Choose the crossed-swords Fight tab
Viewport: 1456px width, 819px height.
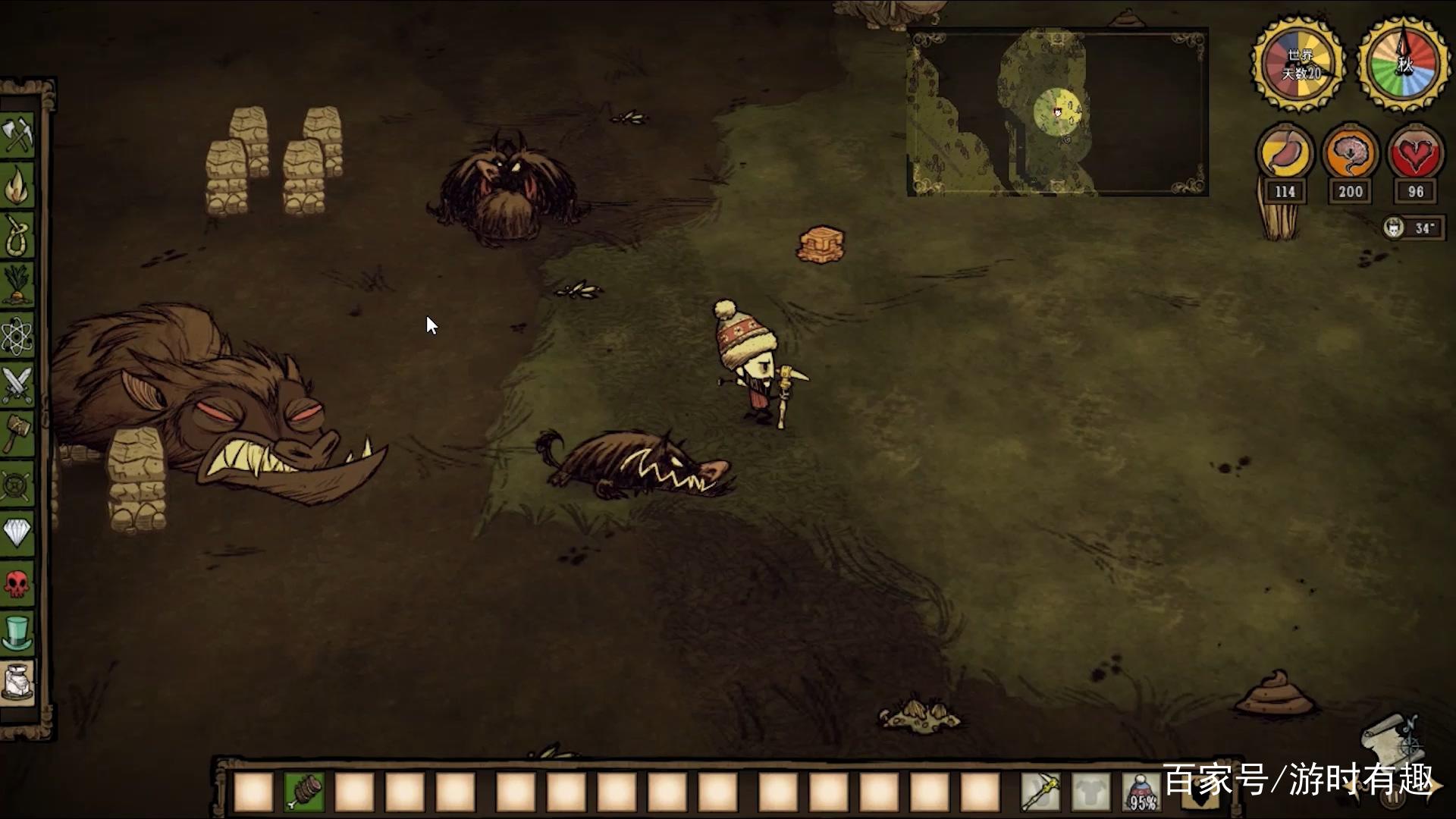[x=17, y=384]
